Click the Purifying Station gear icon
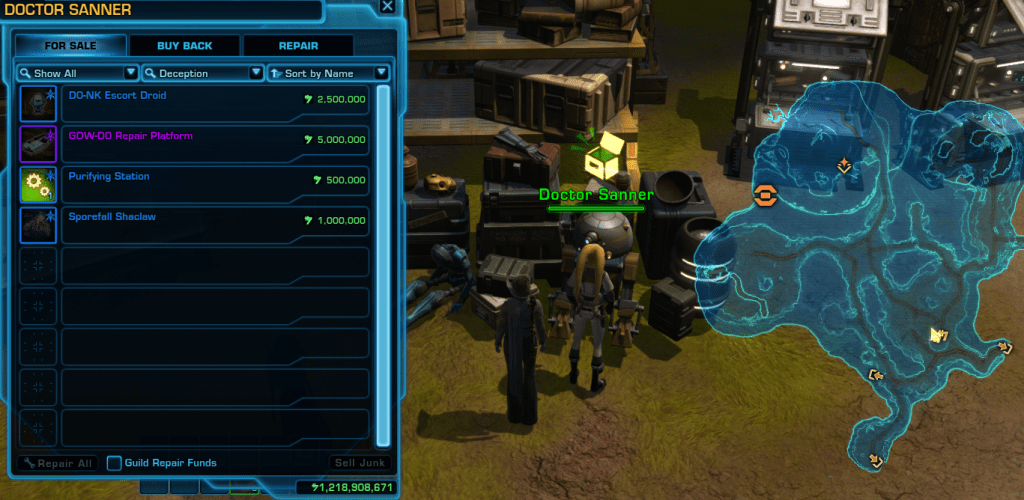Viewport: 1024px width, 500px height. point(39,184)
